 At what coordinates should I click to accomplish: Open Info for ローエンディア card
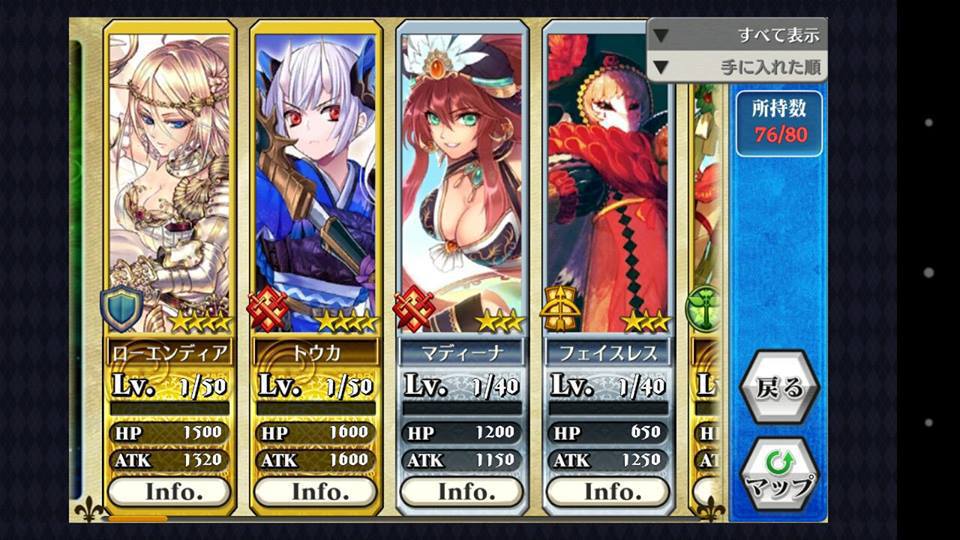169,491
